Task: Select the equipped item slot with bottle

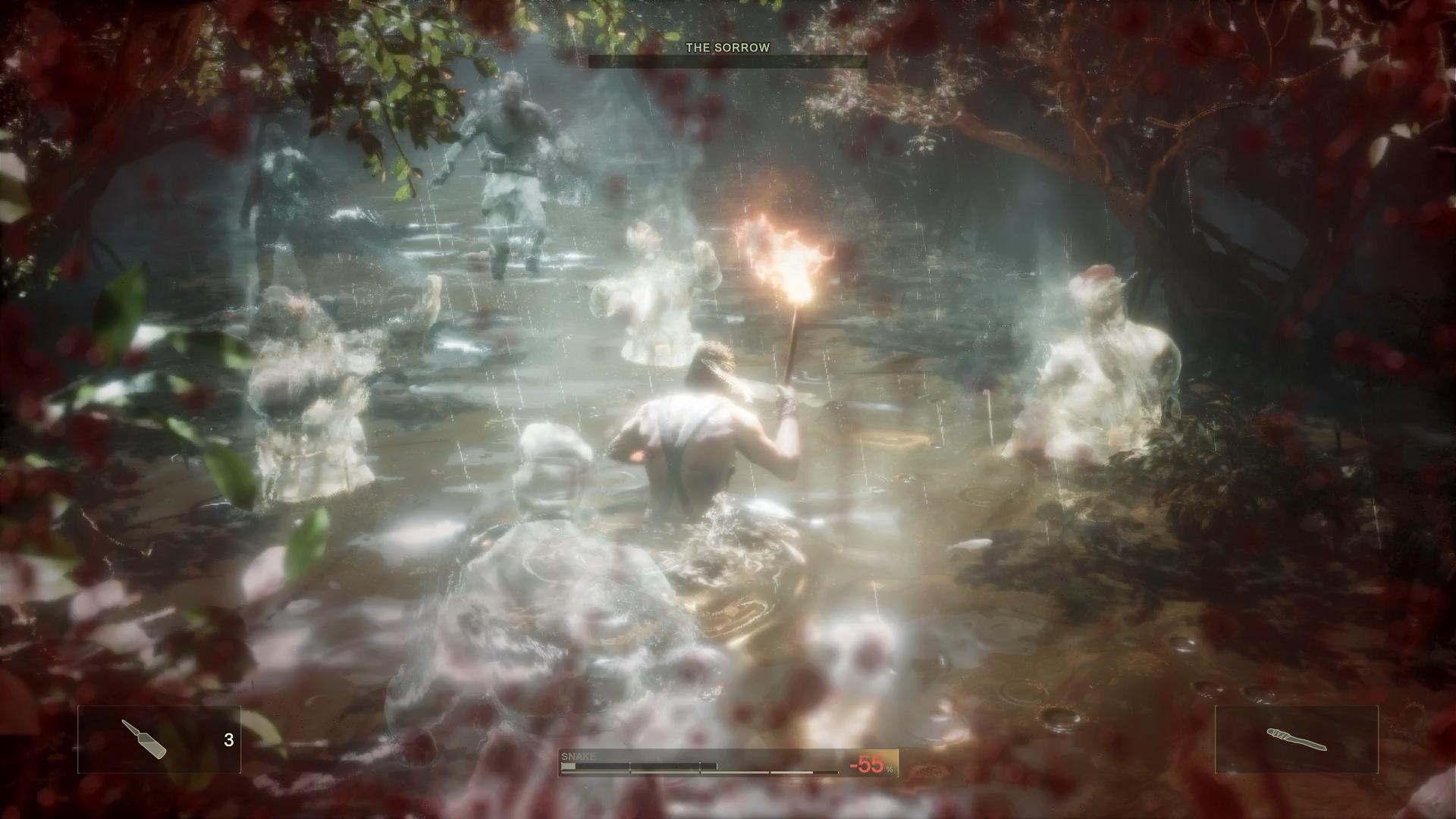Action: pyautogui.click(x=159, y=739)
